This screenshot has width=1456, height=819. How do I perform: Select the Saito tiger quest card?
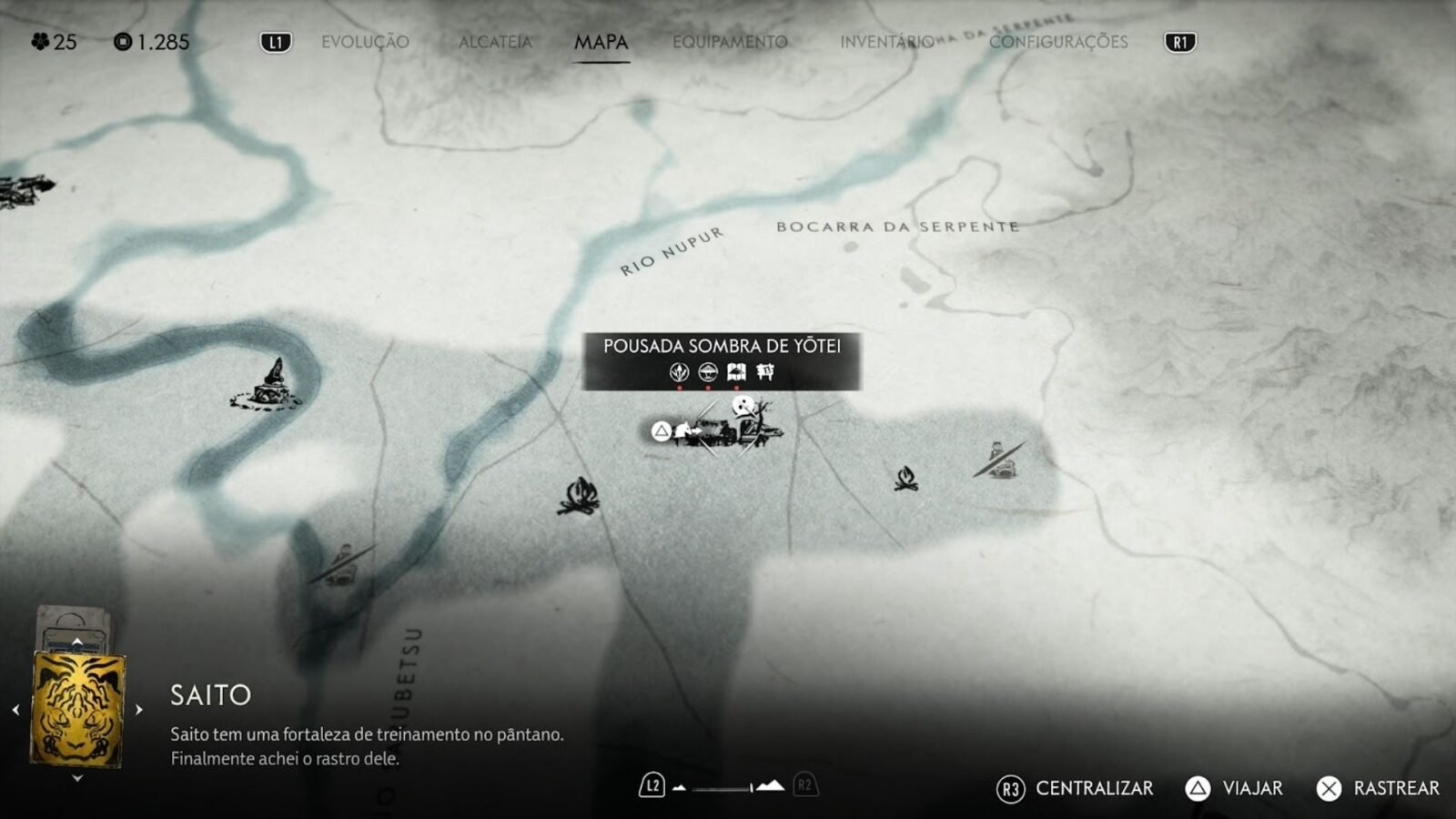[x=77, y=710]
